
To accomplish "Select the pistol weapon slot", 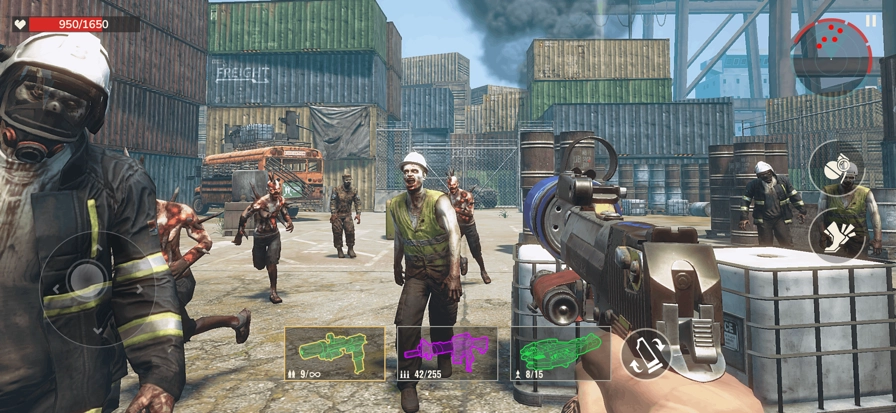I will pyautogui.click(x=335, y=353).
